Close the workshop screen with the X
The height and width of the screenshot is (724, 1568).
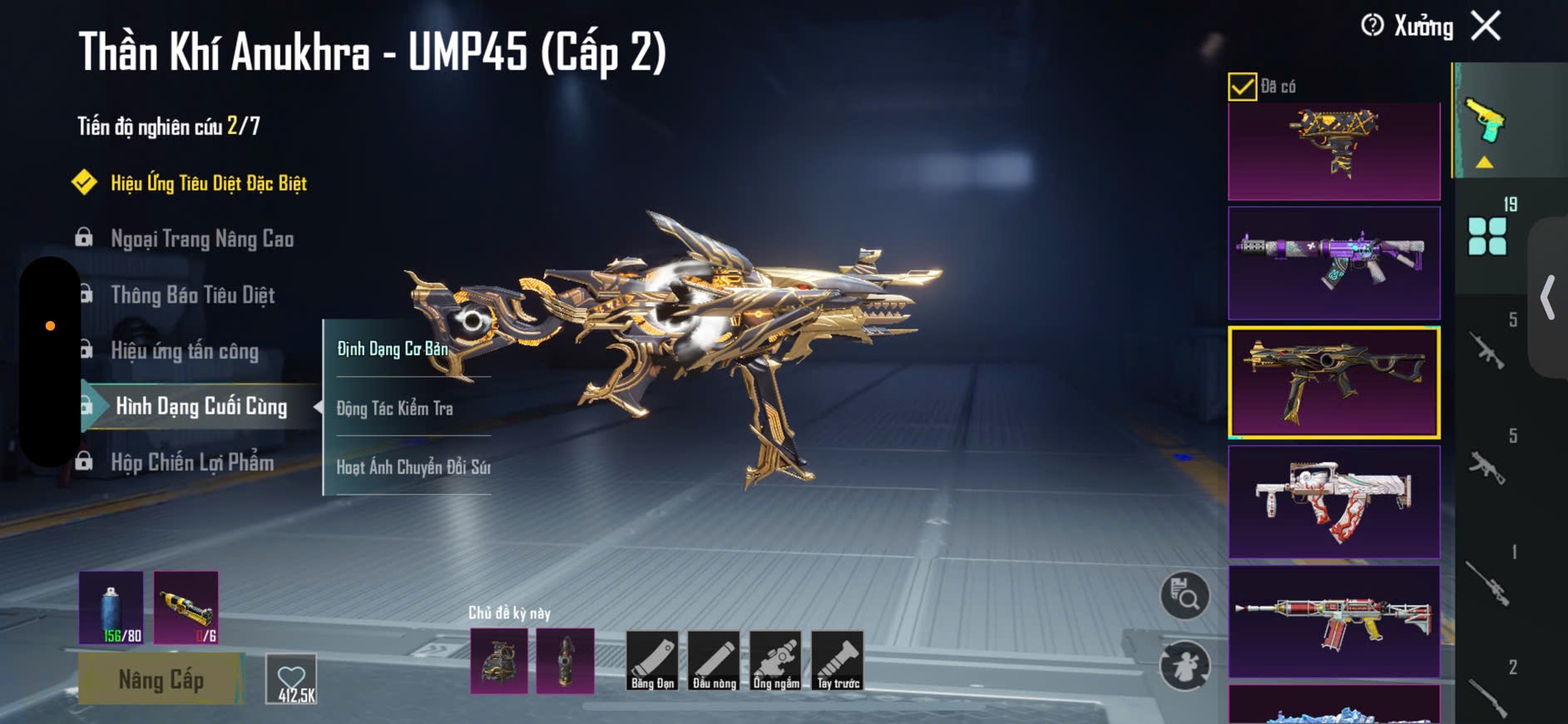[x=1486, y=26]
